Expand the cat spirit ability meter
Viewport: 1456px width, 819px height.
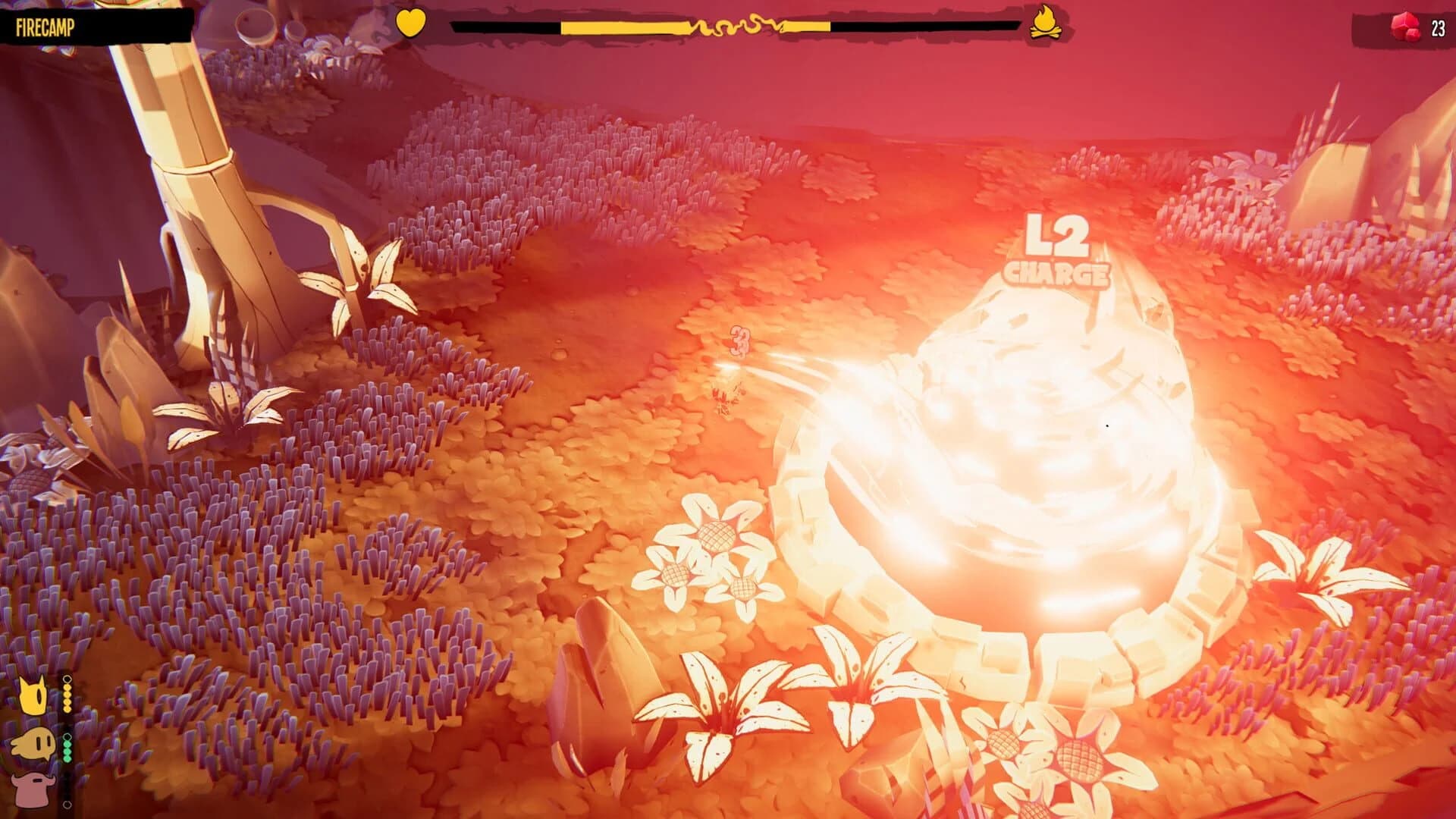point(67,696)
